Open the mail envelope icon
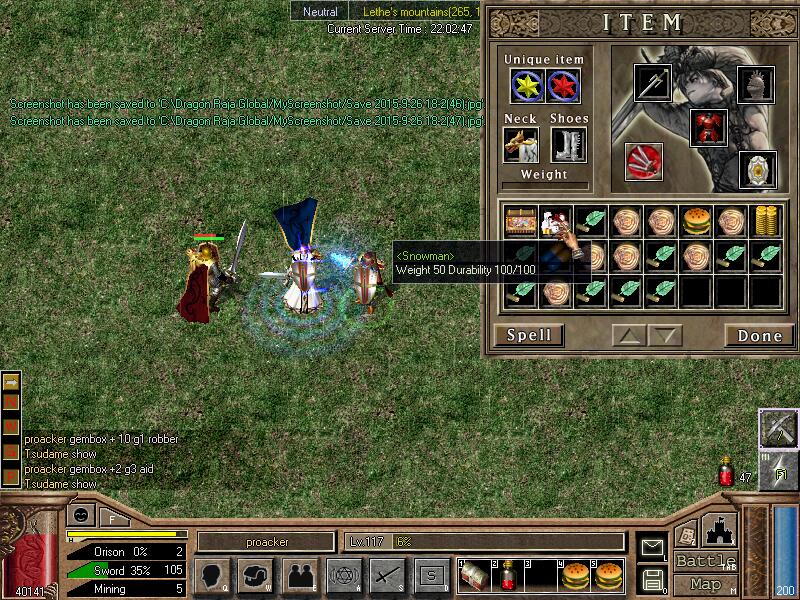Screen dimensions: 800x600 pyautogui.click(x=652, y=546)
